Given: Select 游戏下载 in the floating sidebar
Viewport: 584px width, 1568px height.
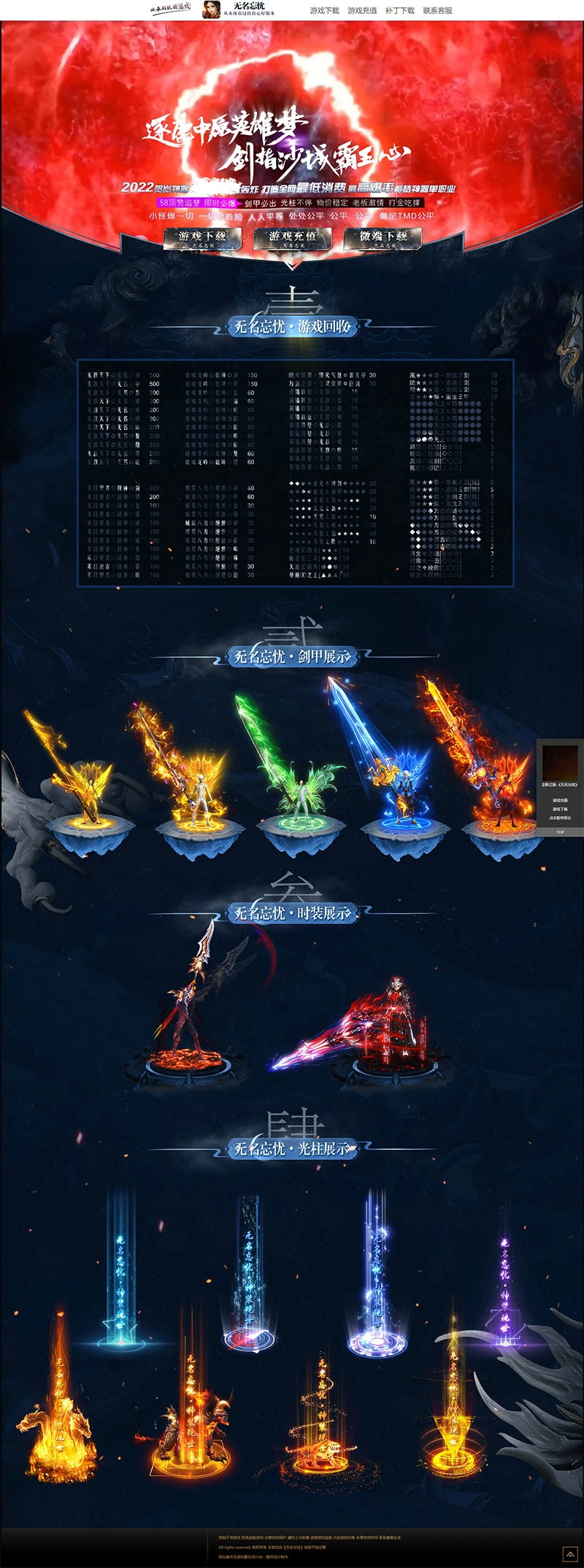Looking at the screenshot, I should 560,809.
